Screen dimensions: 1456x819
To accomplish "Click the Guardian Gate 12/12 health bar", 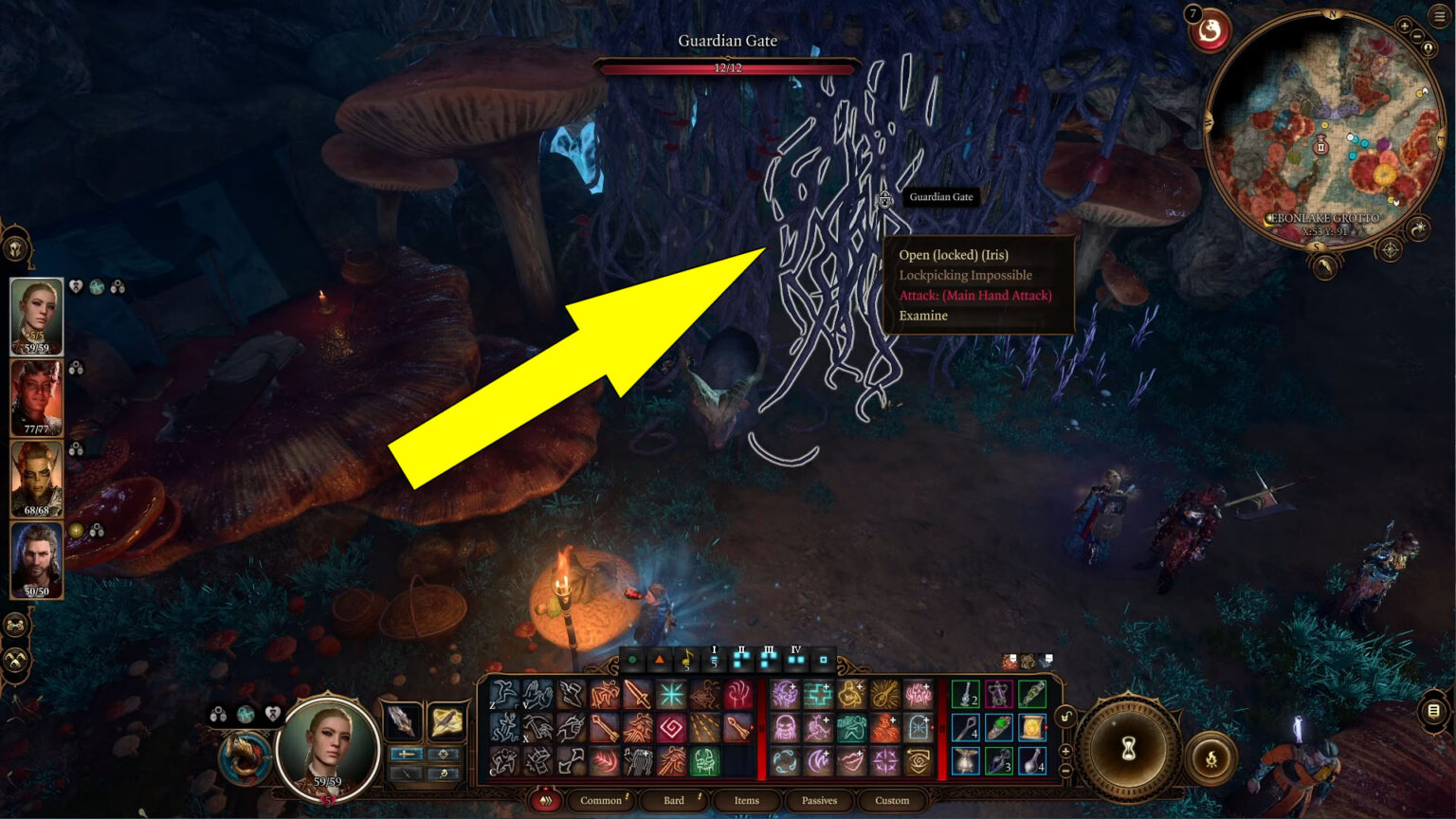I will pyautogui.click(x=727, y=67).
